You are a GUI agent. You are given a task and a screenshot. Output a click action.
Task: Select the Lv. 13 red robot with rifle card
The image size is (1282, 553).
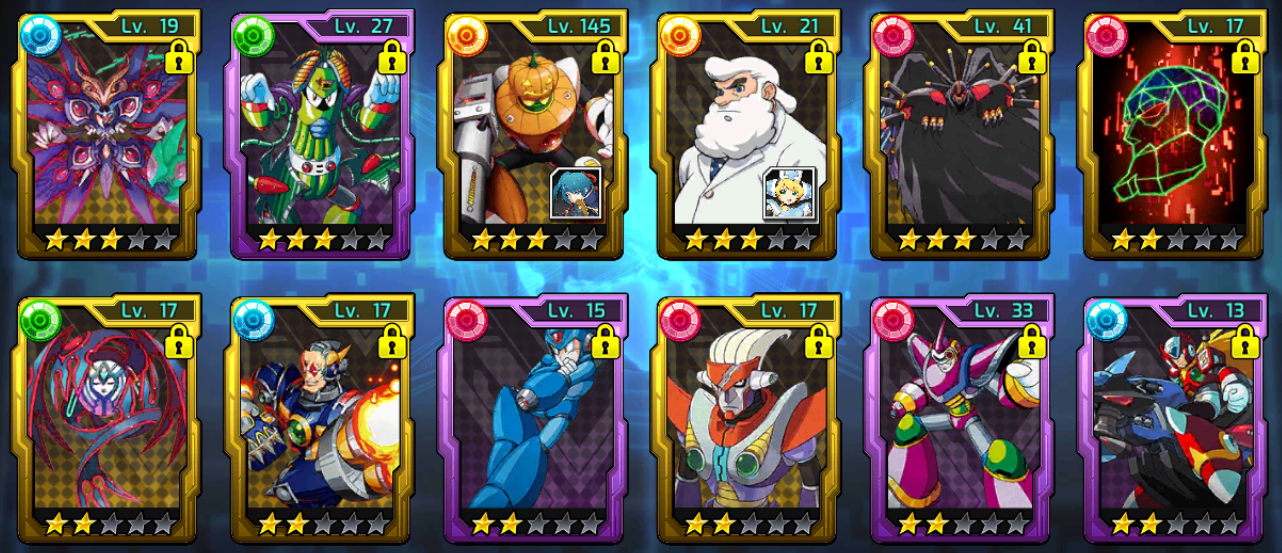tap(1176, 418)
